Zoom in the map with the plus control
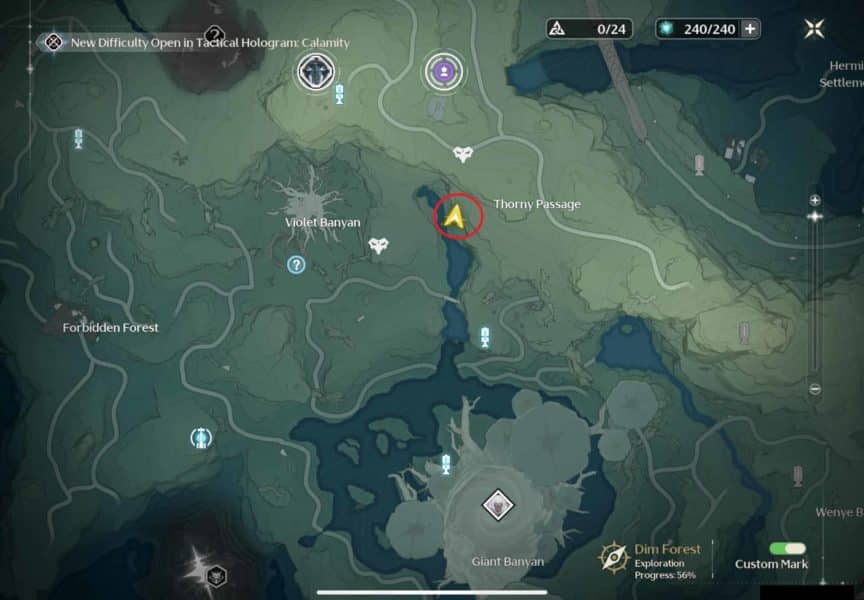Viewport: 864px width, 600px height. pos(815,200)
